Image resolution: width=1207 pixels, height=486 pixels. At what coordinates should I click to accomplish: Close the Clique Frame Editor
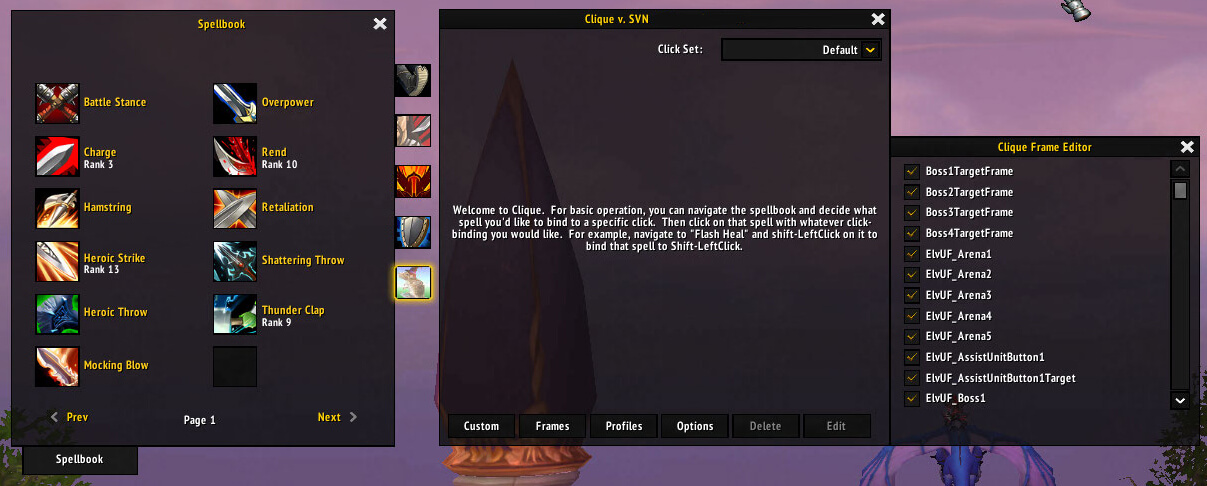pos(1187,147)
